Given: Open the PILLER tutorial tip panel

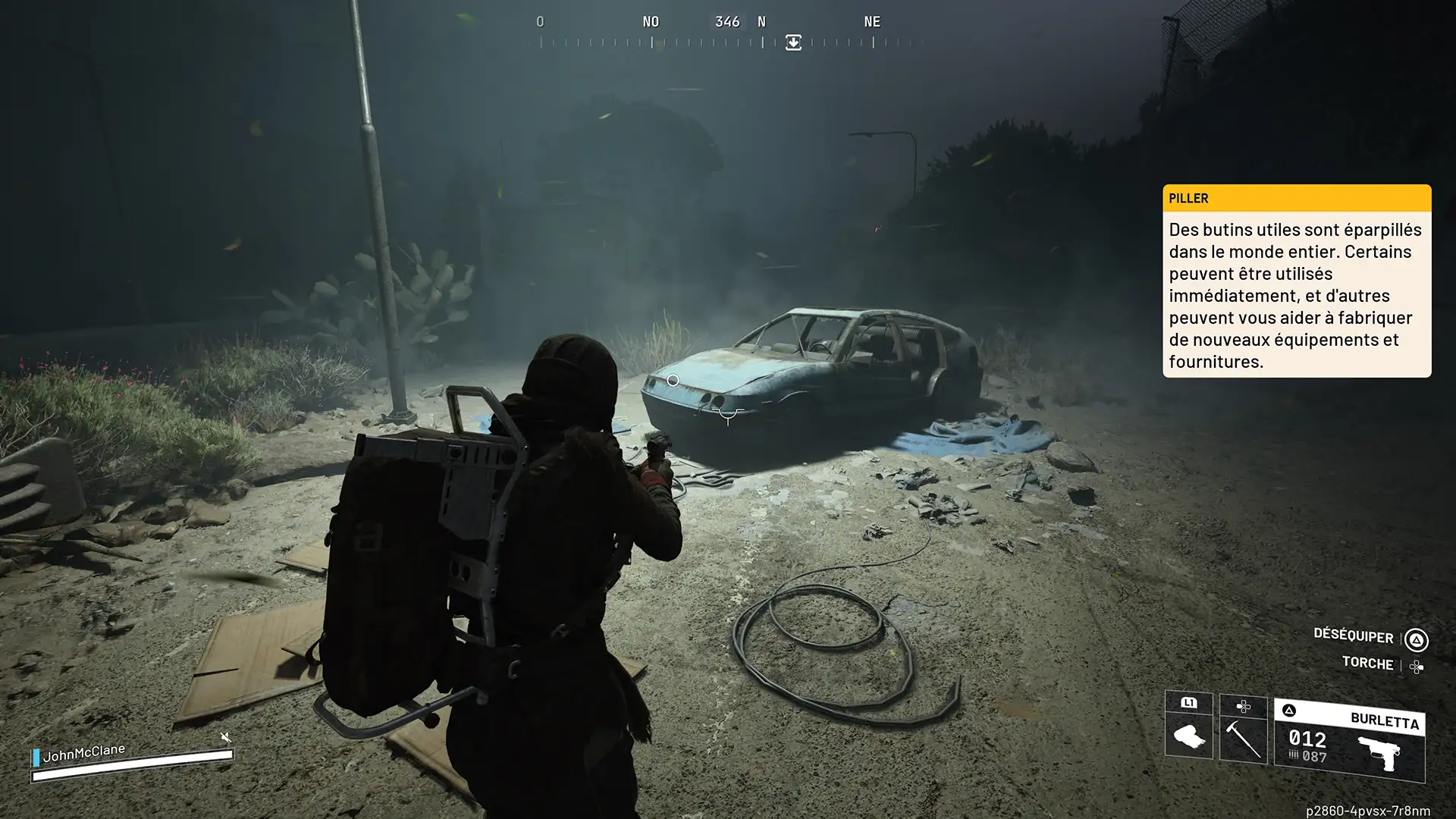Looking at the screenshot, I should pyautogui.click(x=1296, y=281).
